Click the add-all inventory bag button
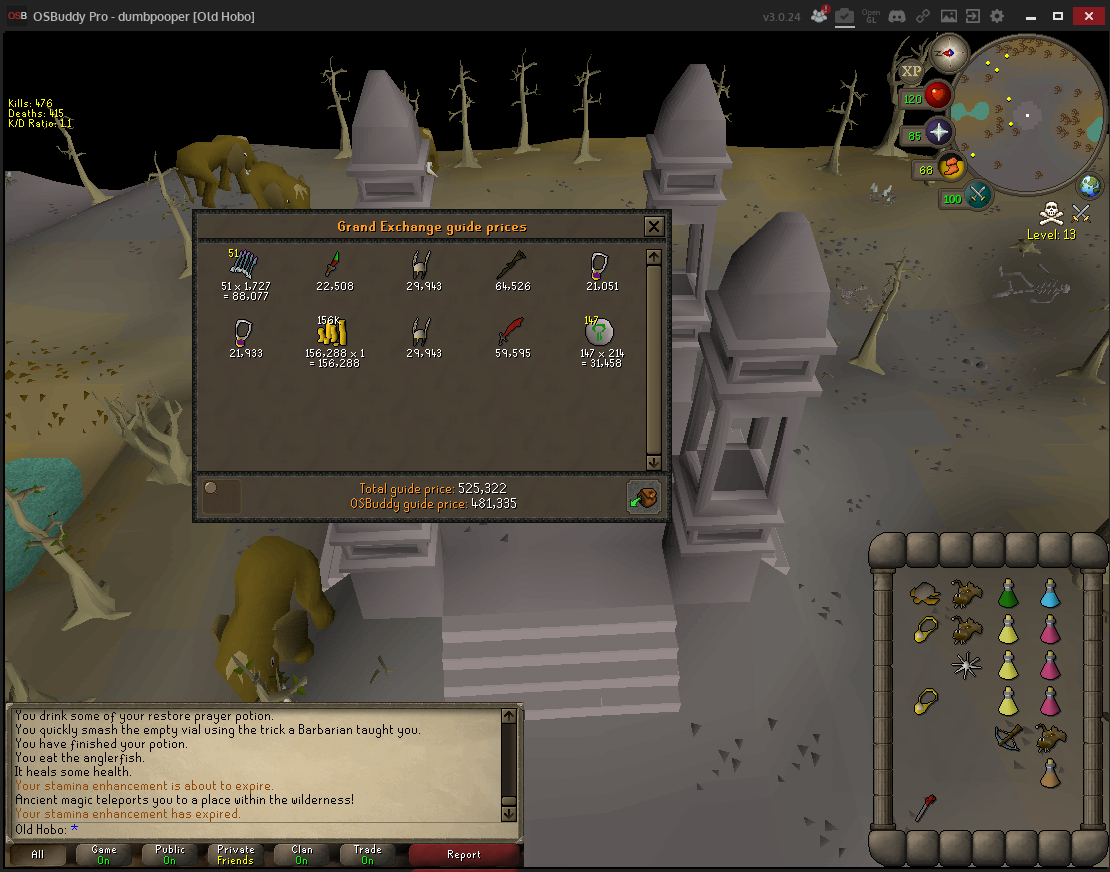 click(643, 496)
